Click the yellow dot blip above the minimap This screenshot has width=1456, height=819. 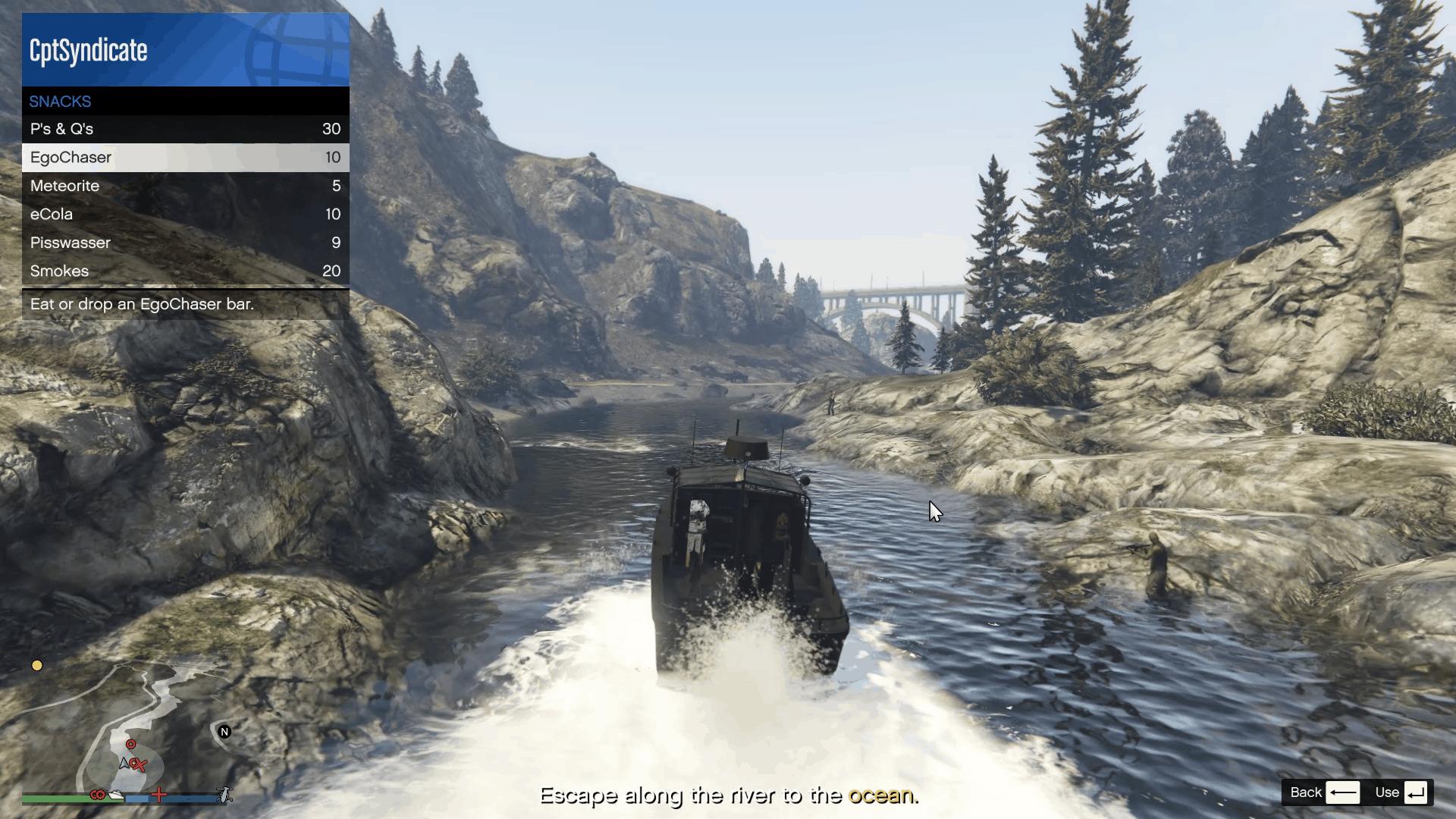36,665
